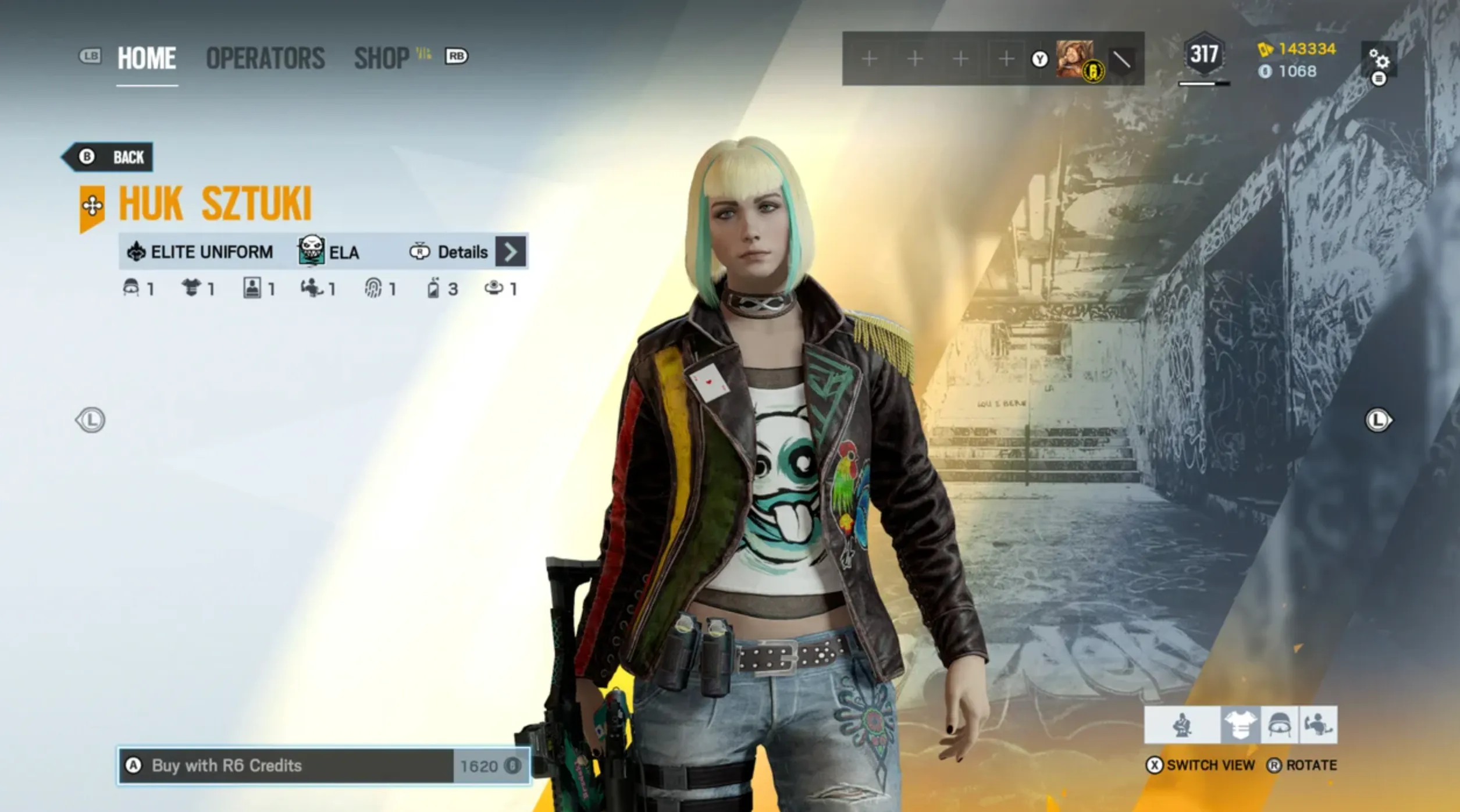Click the BACK button
This screenshot has height=812, width=1460.
pyautogui.click(x=109, y=157)
